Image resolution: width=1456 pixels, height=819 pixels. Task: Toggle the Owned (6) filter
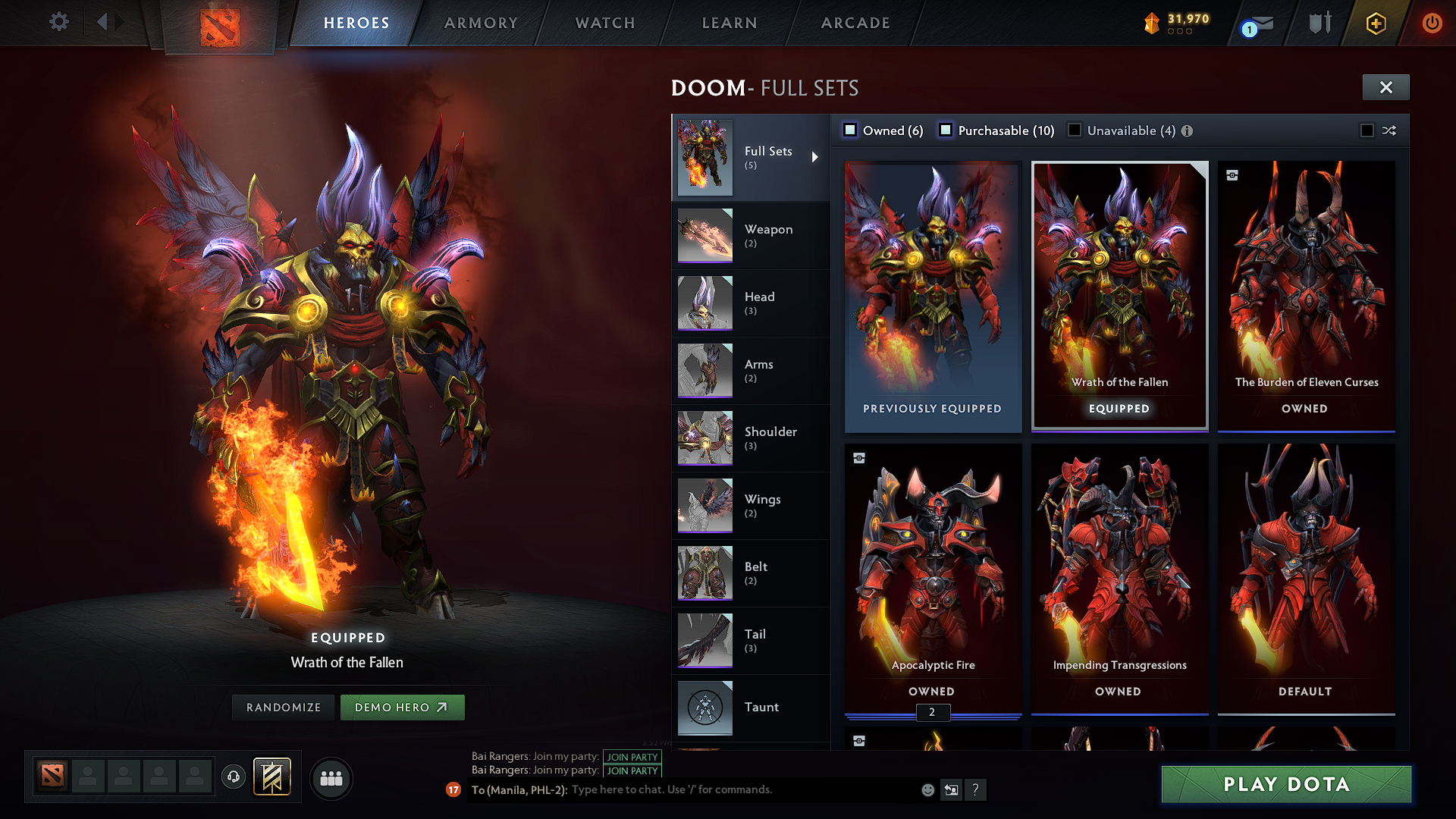[x=850, y=130]
